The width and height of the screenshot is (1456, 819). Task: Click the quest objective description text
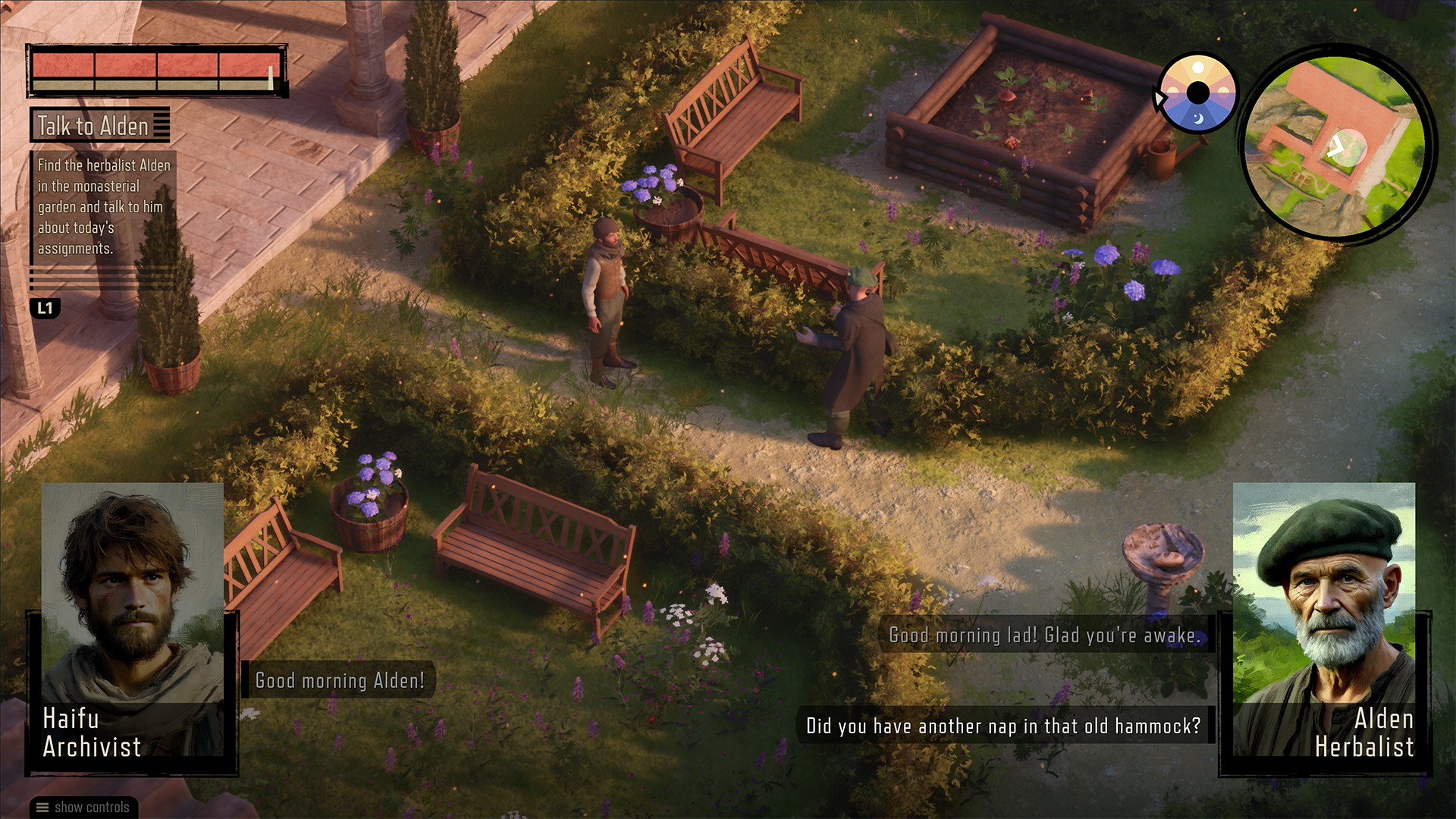(104, 206)
